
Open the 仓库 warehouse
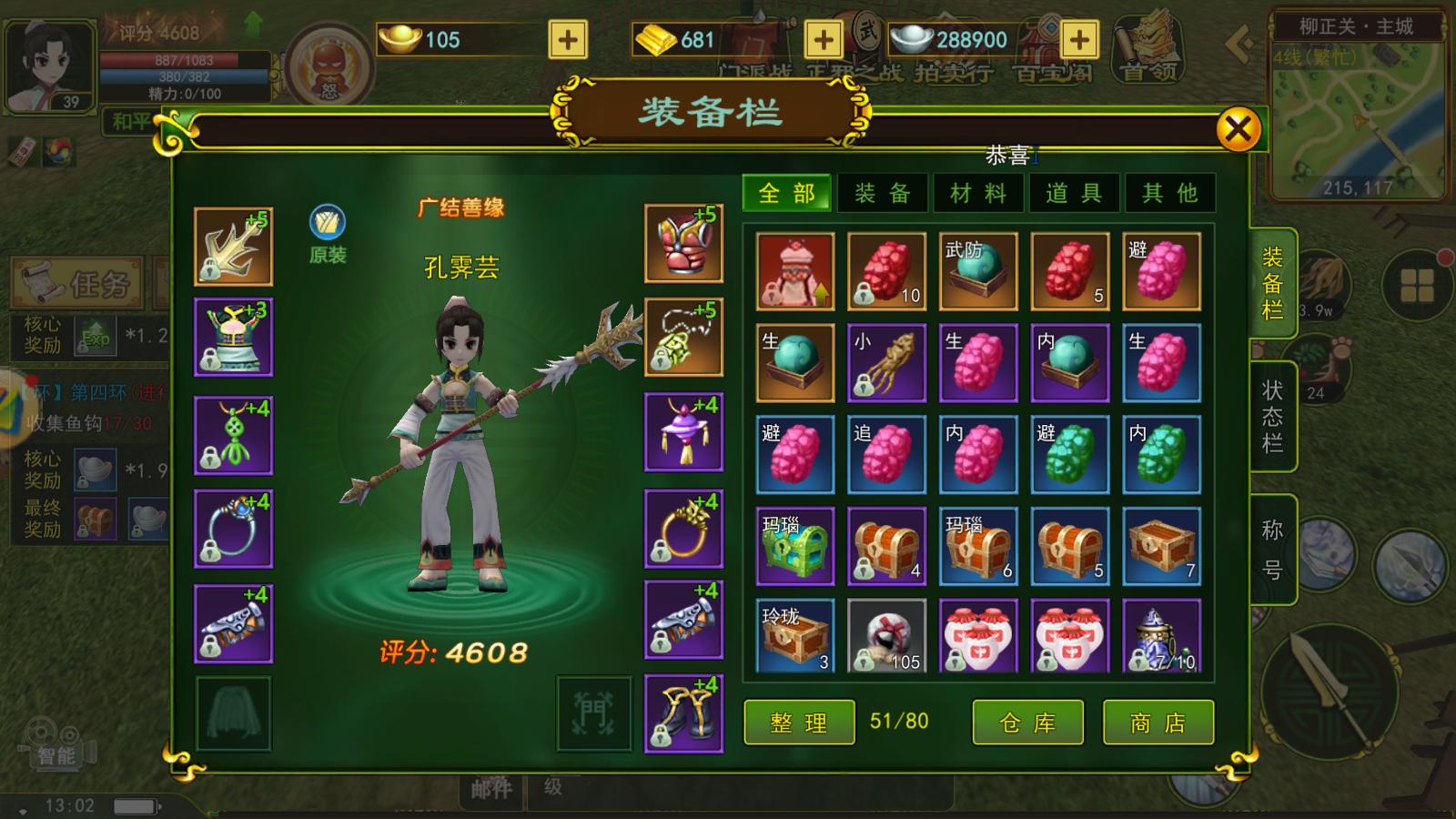(x=1027, y=723)
